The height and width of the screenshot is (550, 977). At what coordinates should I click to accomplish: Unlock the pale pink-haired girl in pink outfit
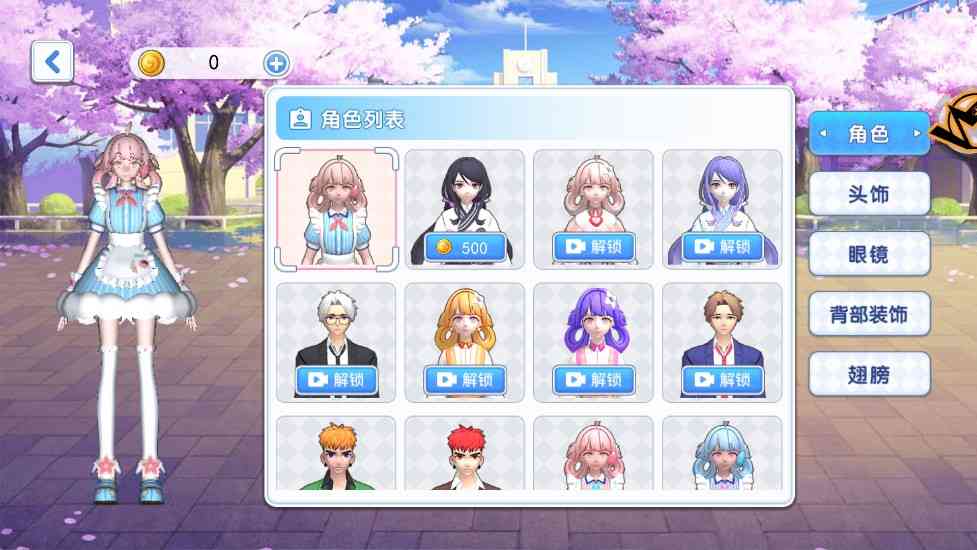pos(594,247)
